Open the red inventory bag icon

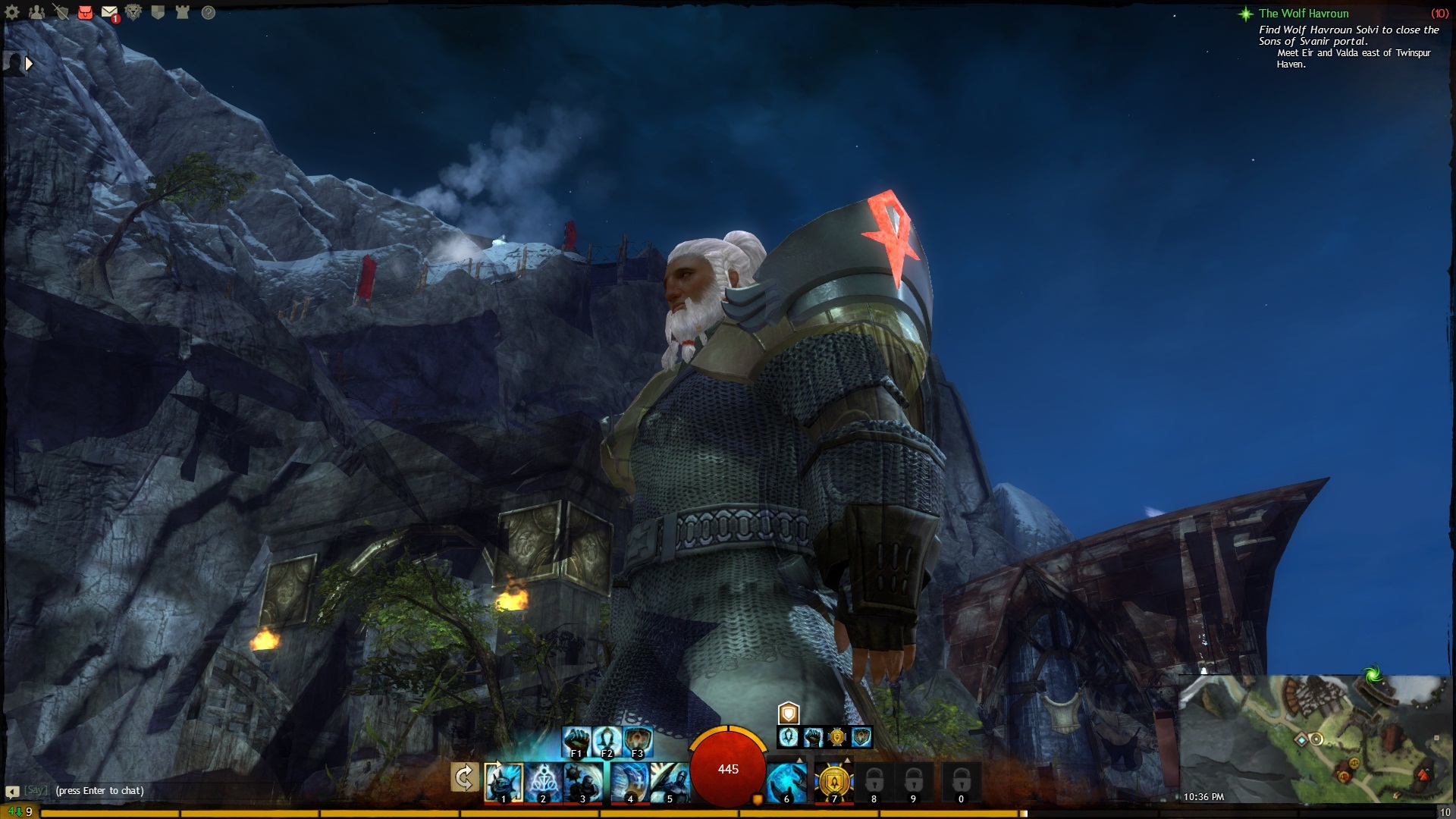pyautogui.click(x=85, y=12)
